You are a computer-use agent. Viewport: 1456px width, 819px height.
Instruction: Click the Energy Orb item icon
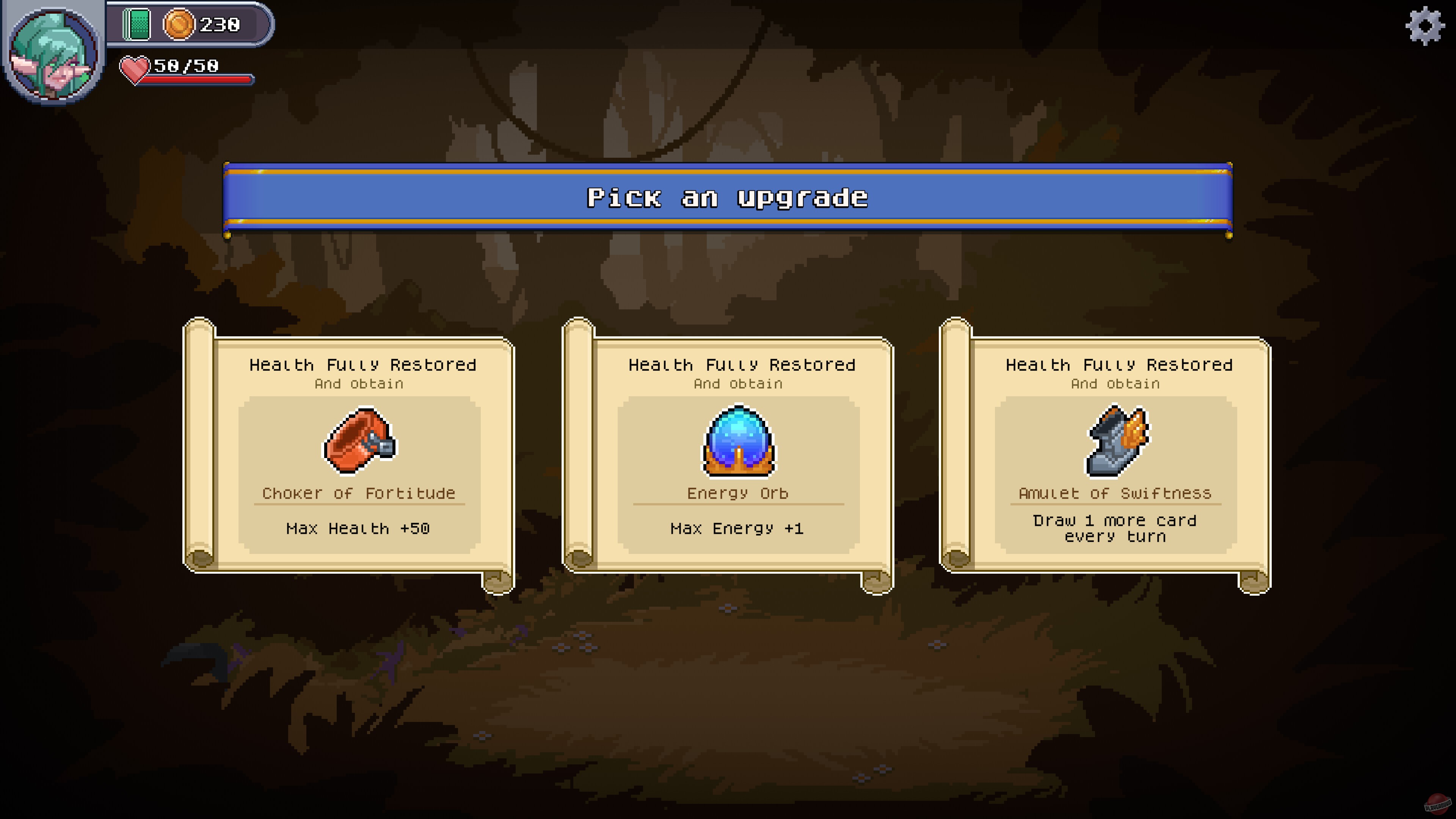point(738,442)
